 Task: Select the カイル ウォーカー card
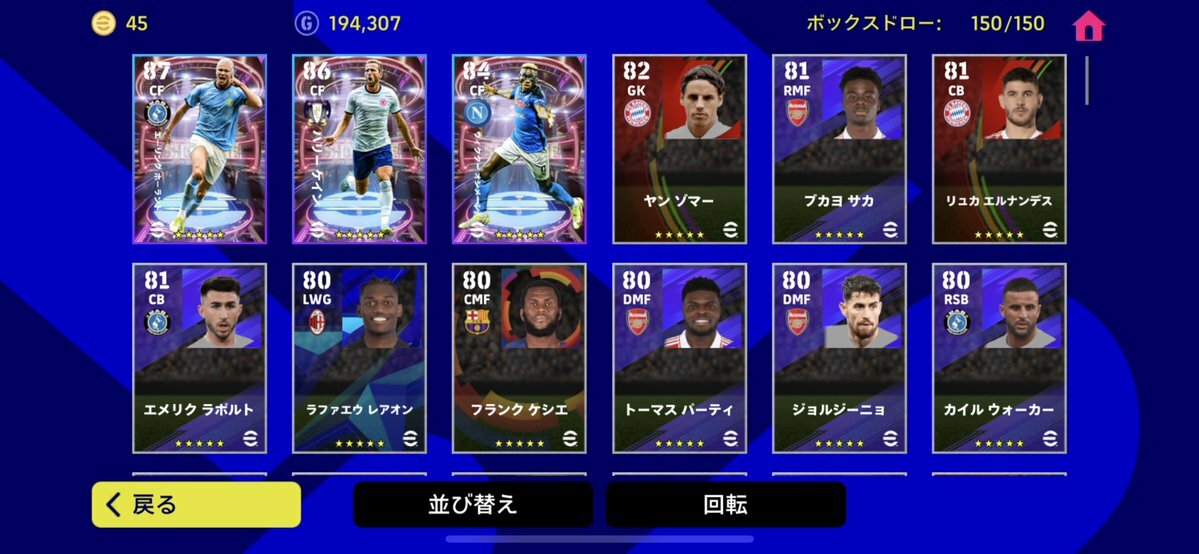[999, 358]
